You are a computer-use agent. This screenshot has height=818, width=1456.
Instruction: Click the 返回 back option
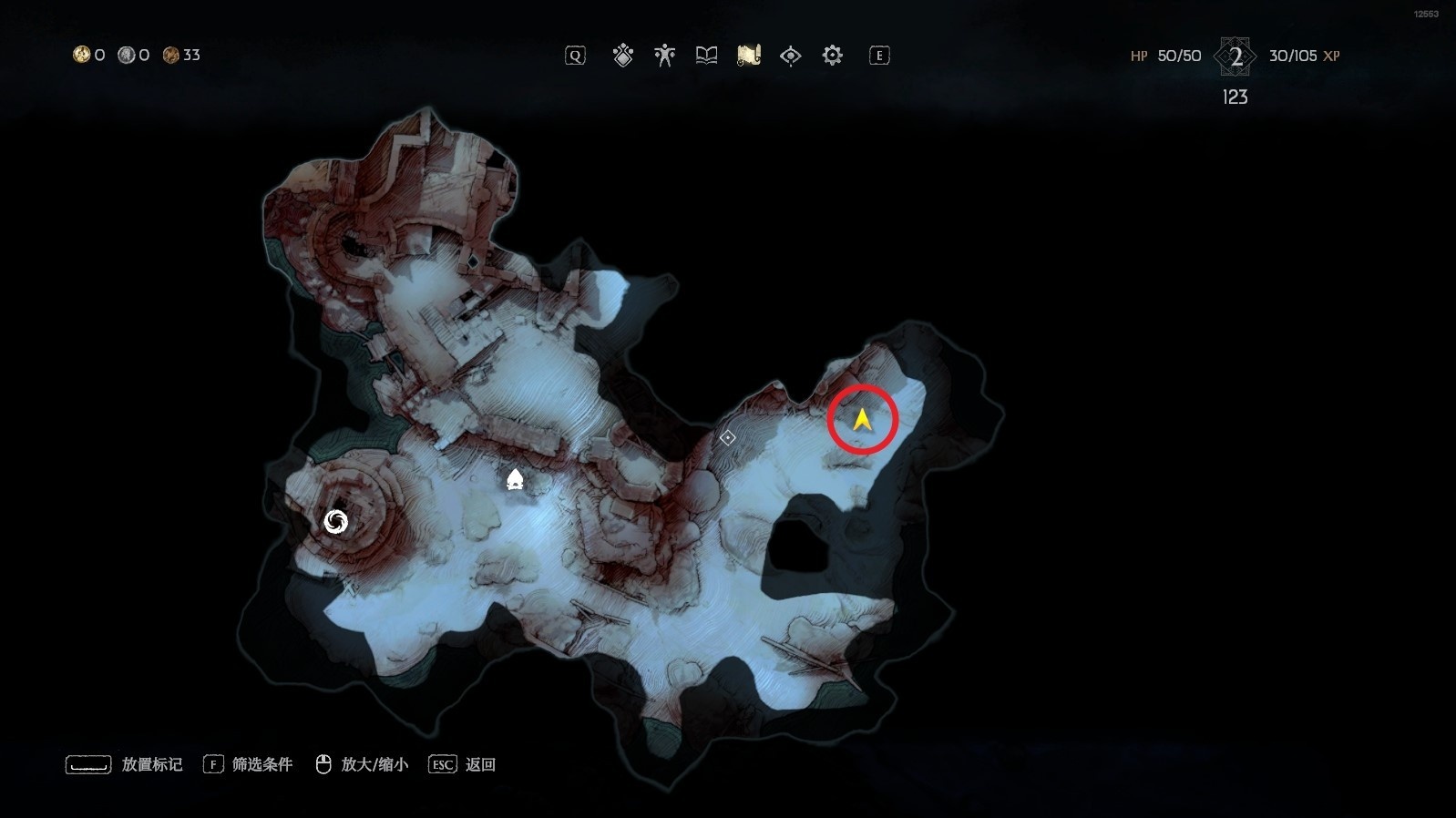[x=463, y=764]
